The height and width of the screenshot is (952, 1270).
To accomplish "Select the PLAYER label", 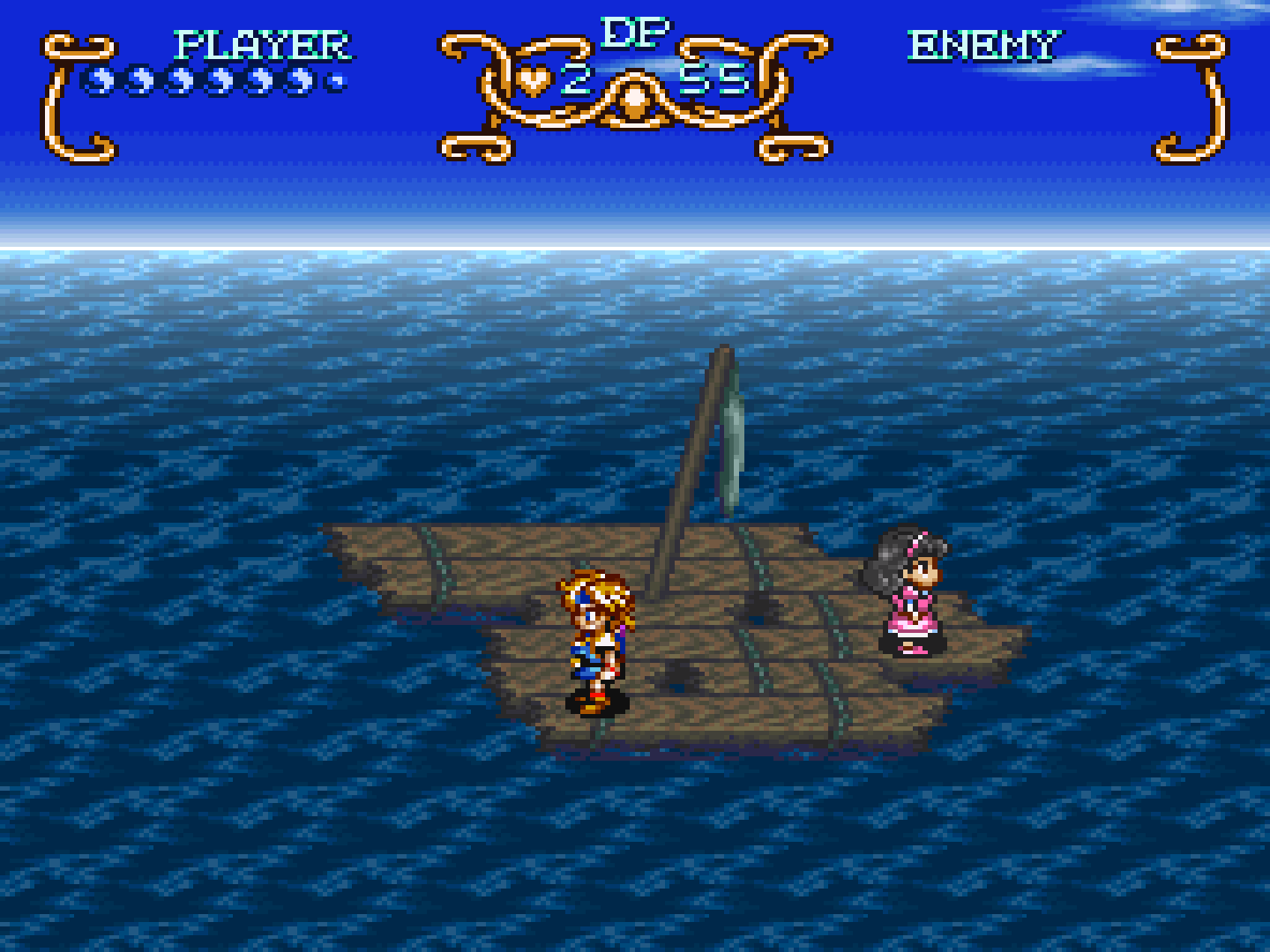I will point(260,42).
